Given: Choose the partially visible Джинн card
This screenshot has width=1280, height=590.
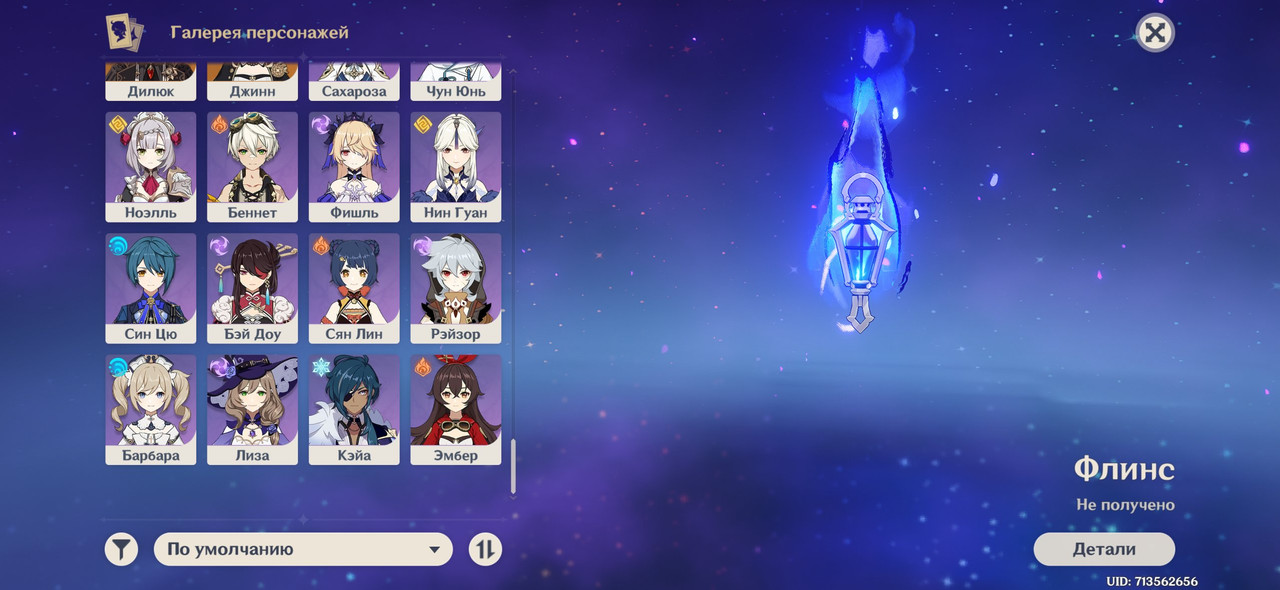Looking at the screenshot, I should pyautogui.click(x=253, y=82).
